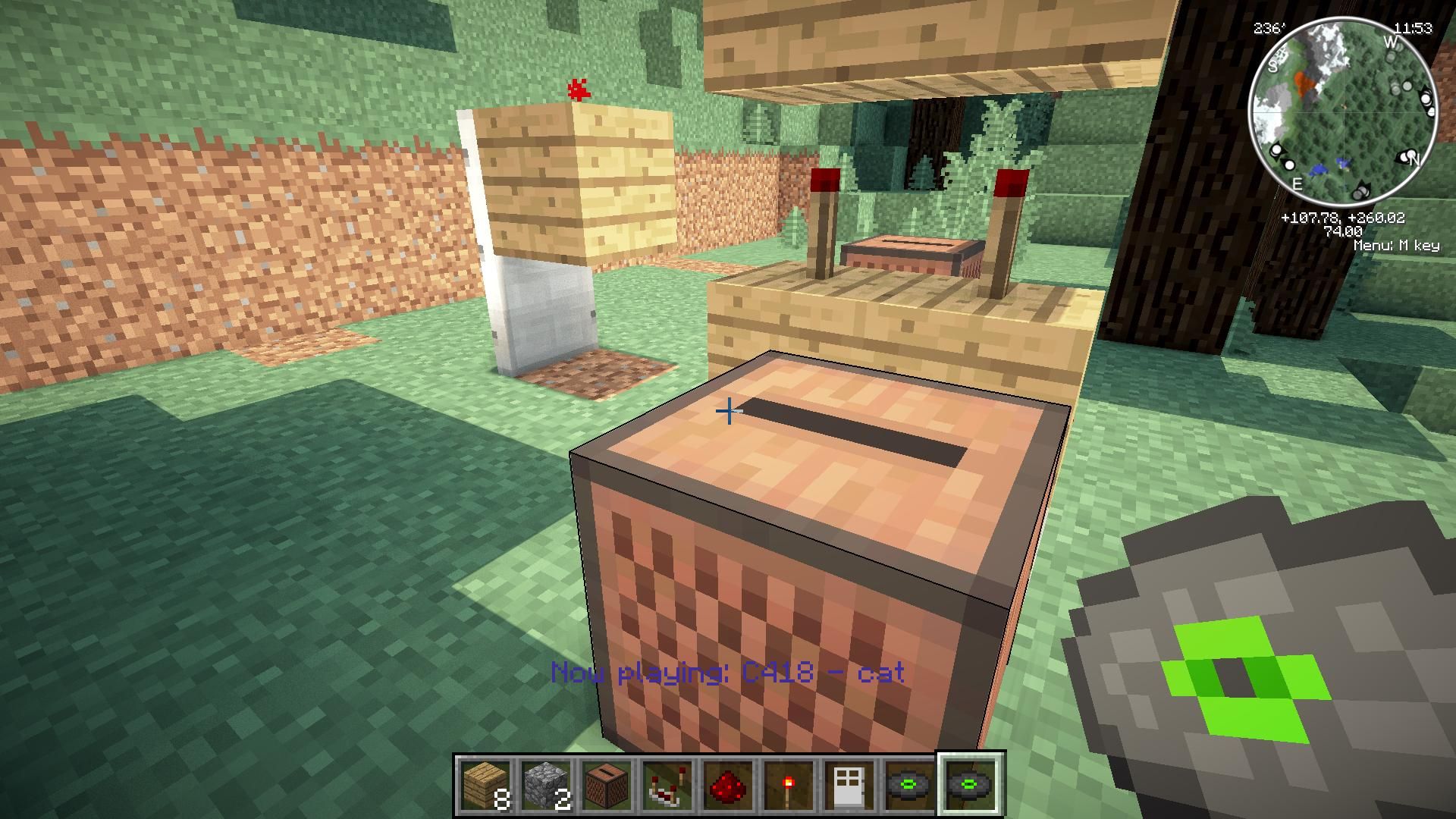
Task: Choose the jukebox item in the hotbar
Action: pyautogui.click(x=607, y=786)
